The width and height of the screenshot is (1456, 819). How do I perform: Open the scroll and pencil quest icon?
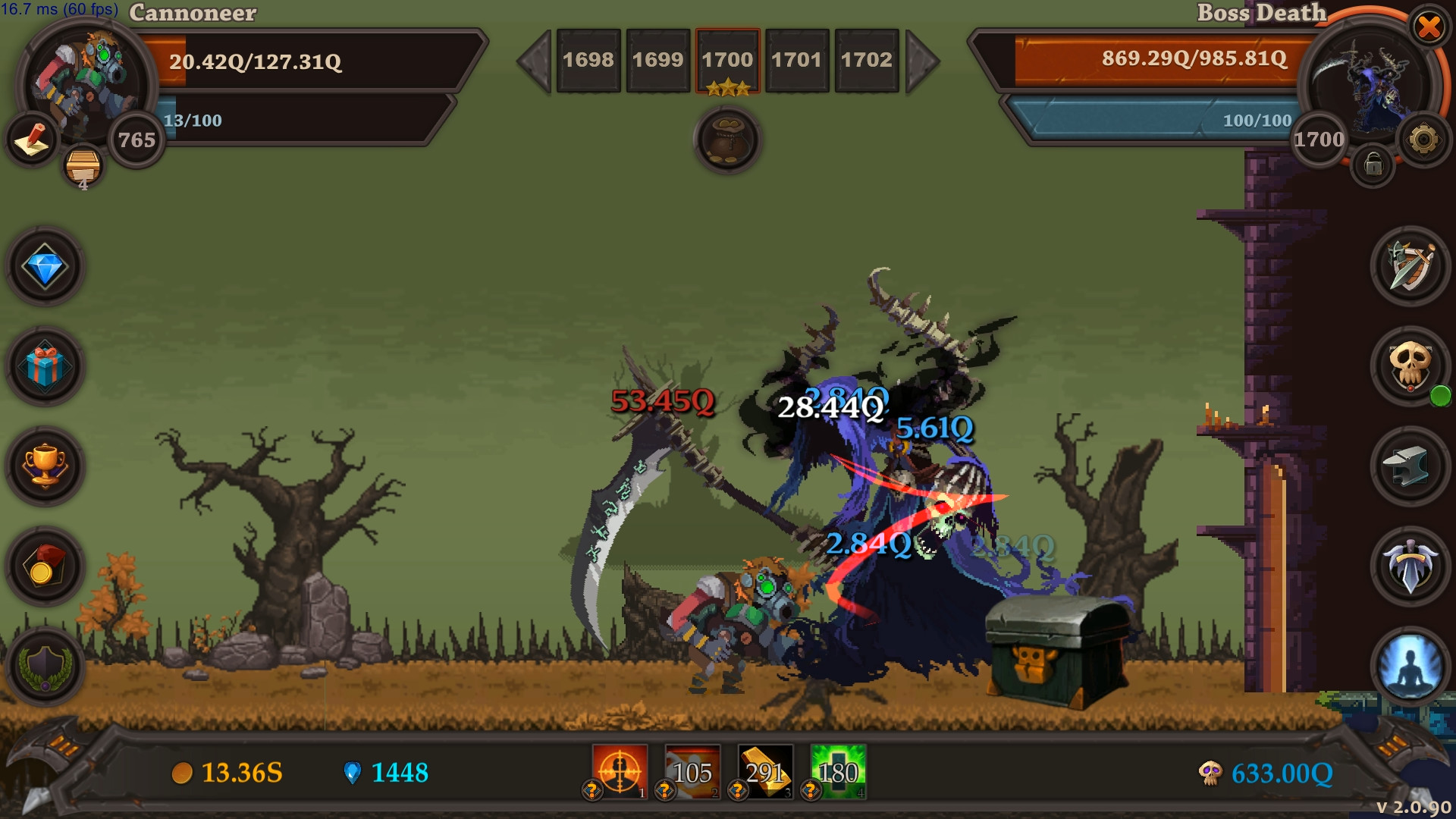tap(30, 140)
